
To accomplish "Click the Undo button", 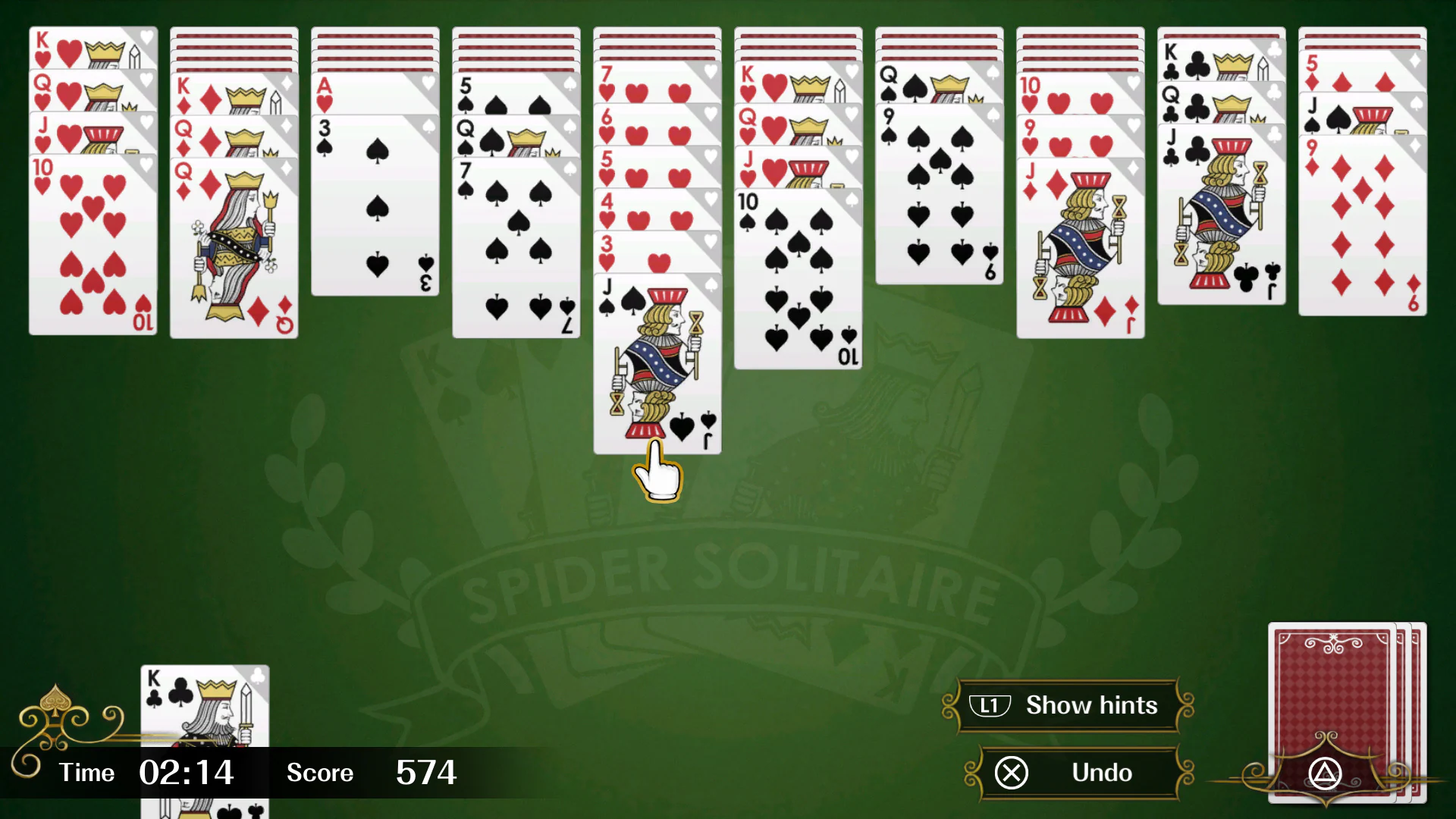I will (1100, 773).
